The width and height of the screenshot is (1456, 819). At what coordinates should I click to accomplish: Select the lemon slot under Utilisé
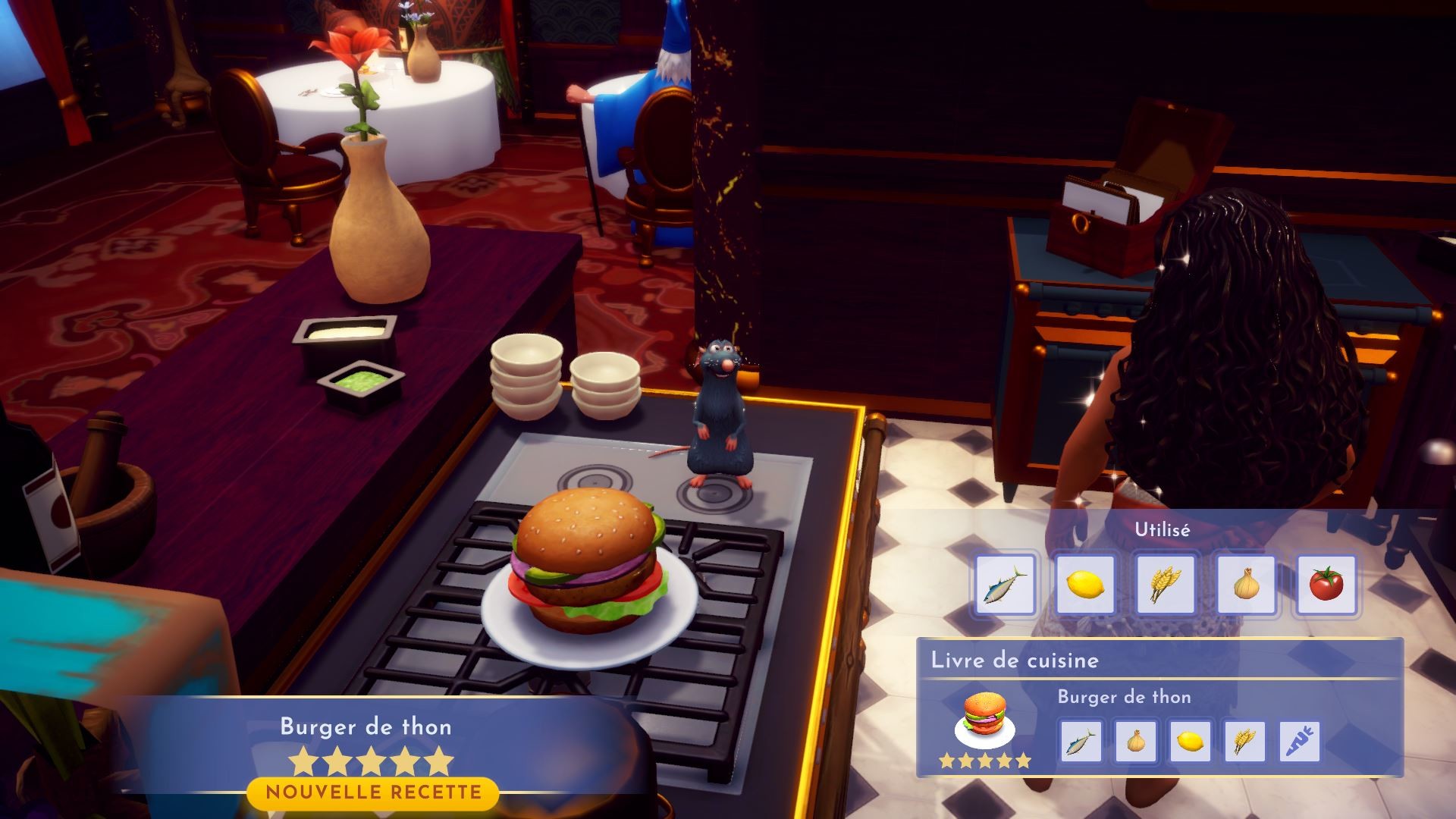[1085, 585]
